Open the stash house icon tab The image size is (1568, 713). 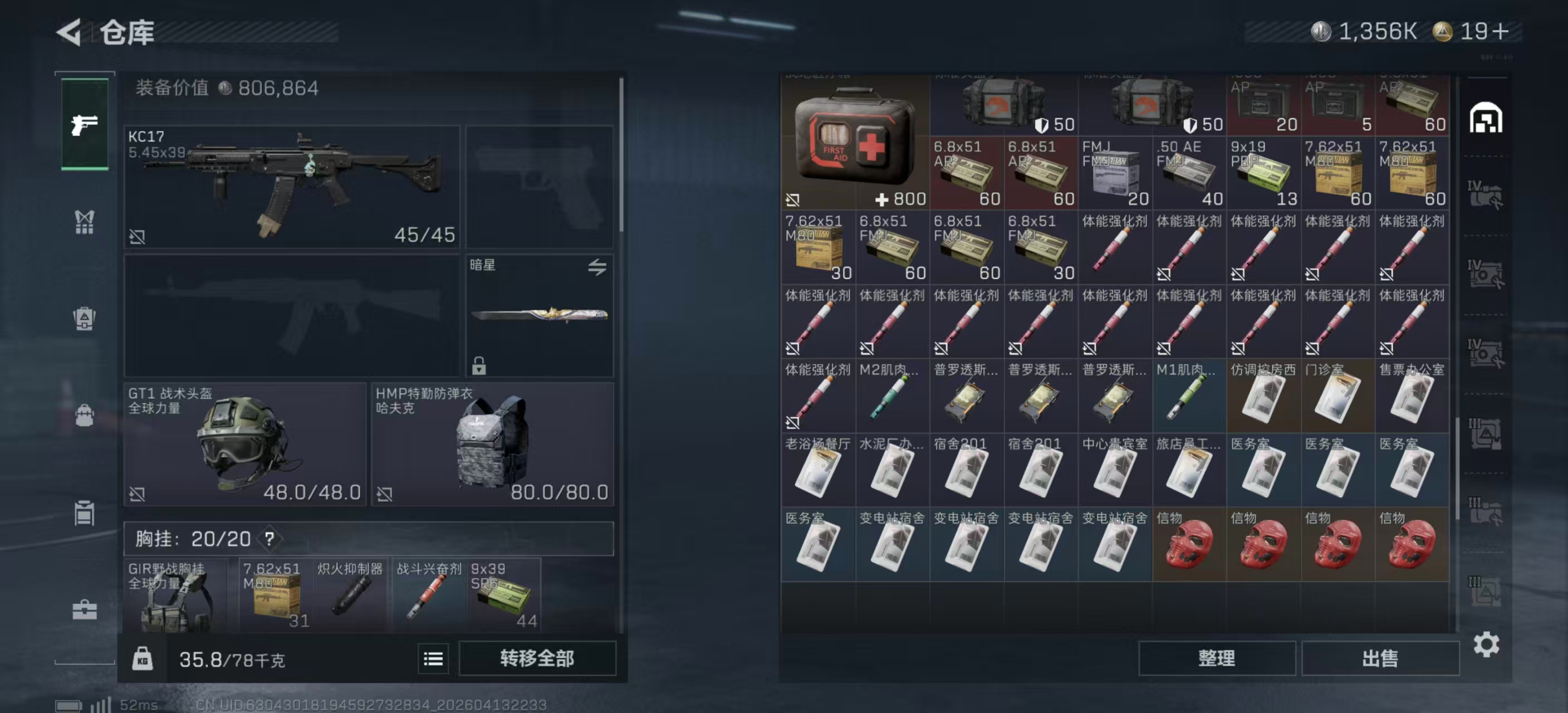pyautogui.click(x=1486, y=118)
